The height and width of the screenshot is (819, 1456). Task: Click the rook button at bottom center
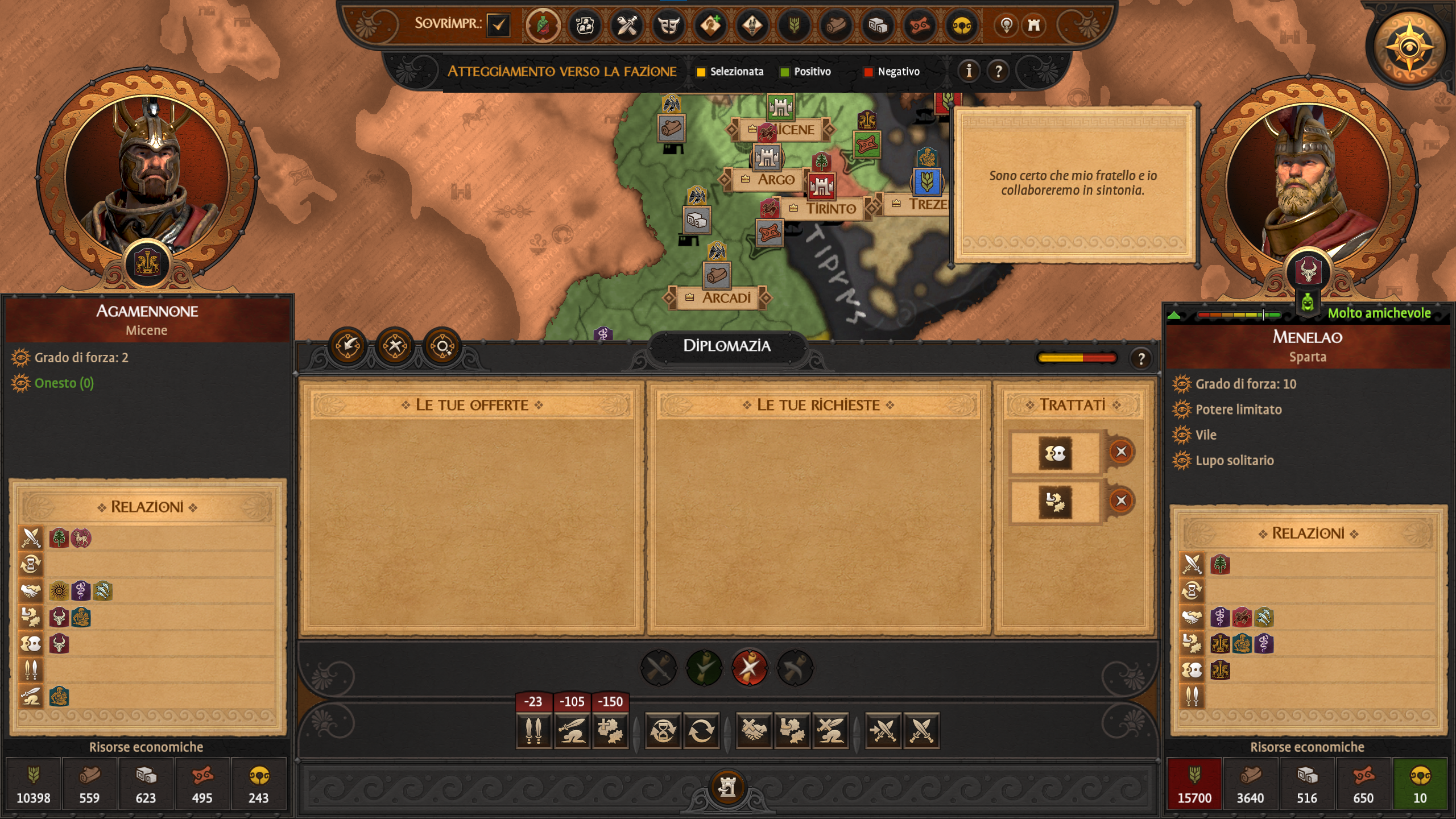click(x=727, y=787)
